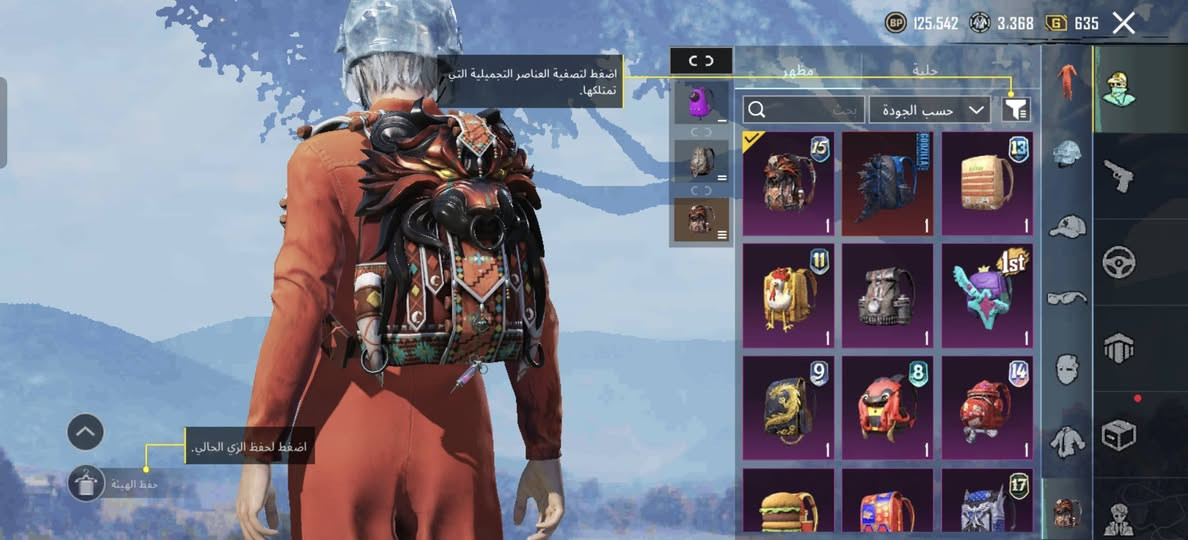Show the helmet skins category
This screenshot has height=540, width=1188.
pyautogui.click(x=1066, y=155)
